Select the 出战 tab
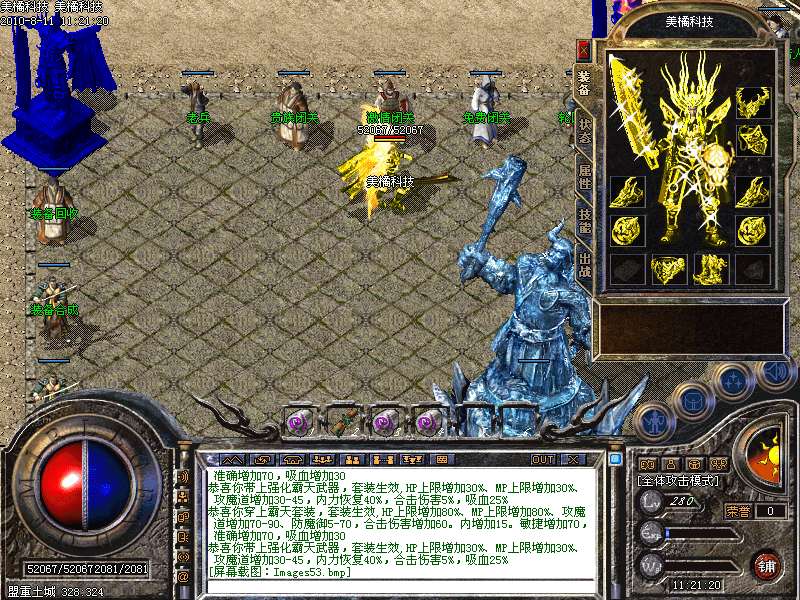This screenshot has height=600, width=800. [584, 265]
